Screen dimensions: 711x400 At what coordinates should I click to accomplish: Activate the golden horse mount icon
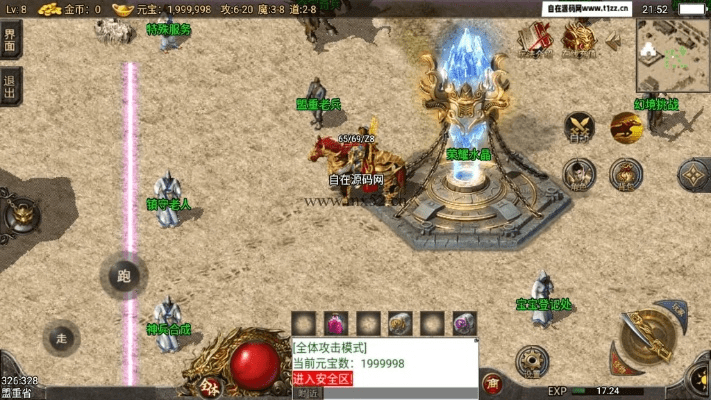pyautogui.click(x=627, y=126)
